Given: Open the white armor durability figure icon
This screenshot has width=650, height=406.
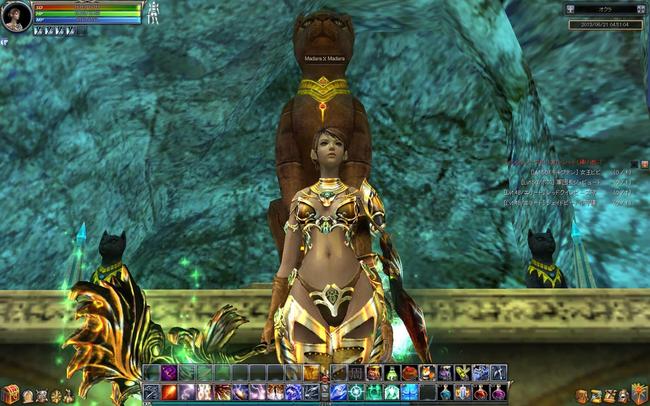Looking at the screenshot, I should [154, 14].
